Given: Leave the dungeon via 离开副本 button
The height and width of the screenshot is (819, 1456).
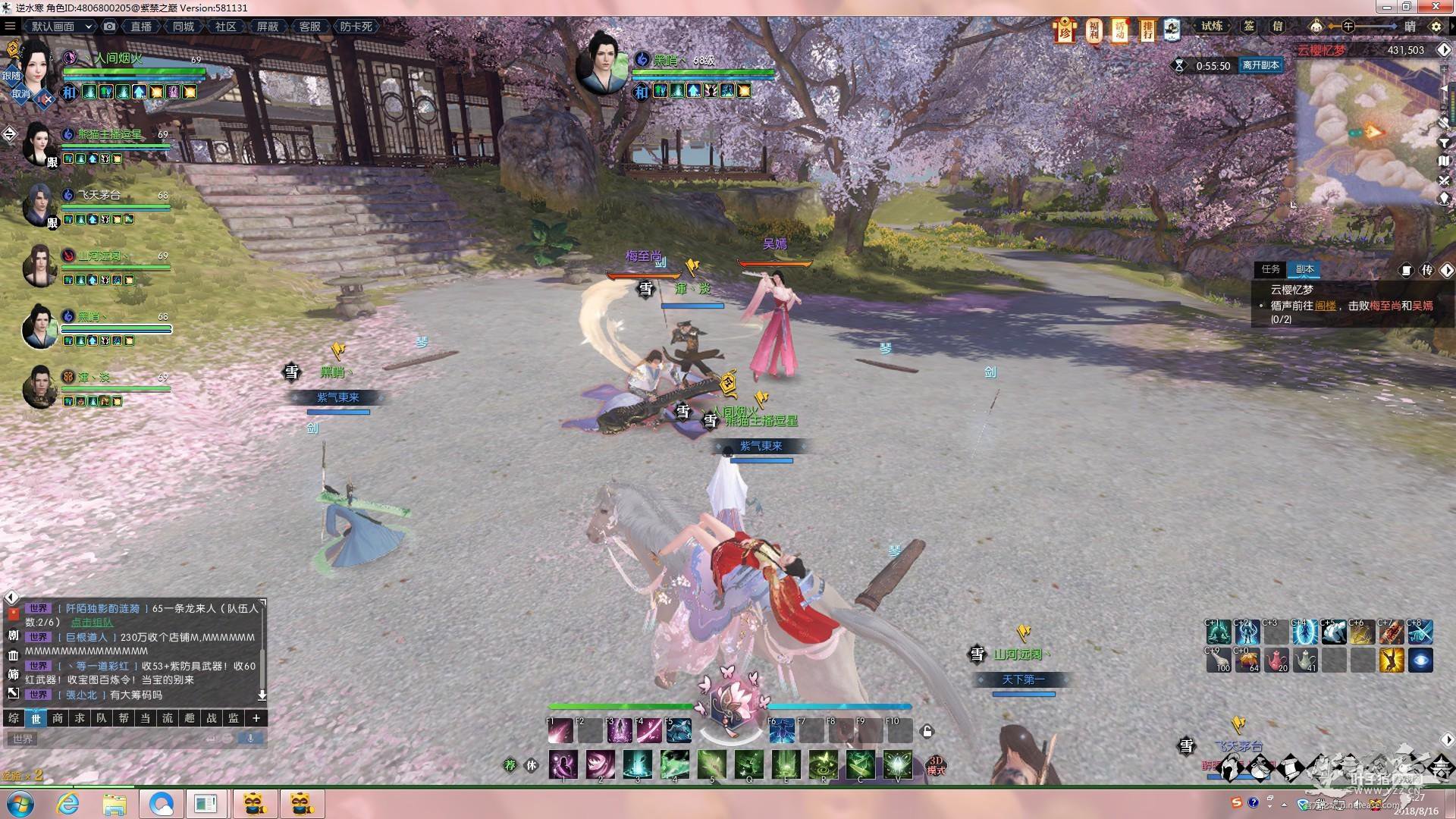Looking at the screenshot, I should tap(1260, 65).
